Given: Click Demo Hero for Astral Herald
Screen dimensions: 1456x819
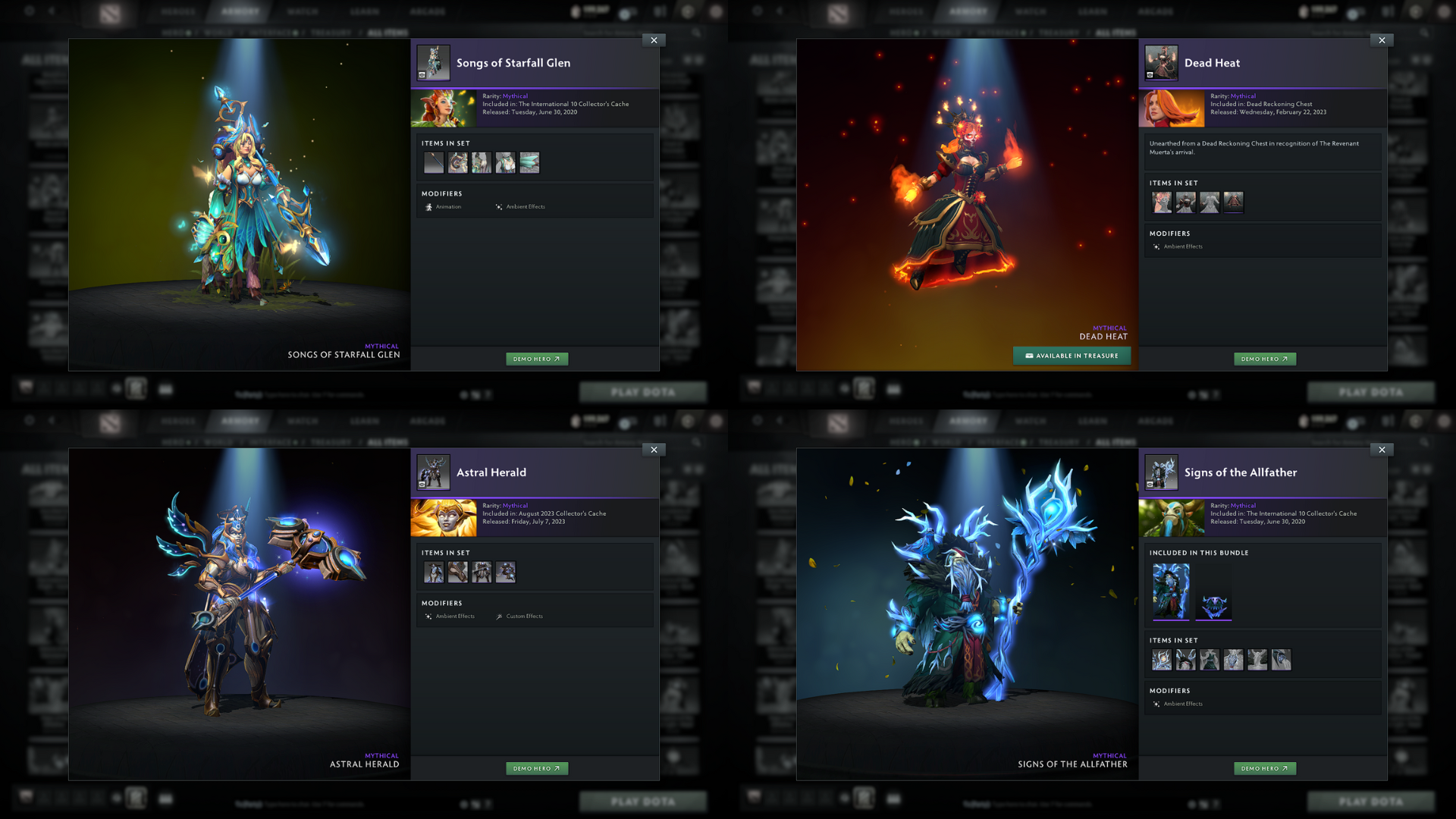Looking at the screenshot, I should point(537,767).
